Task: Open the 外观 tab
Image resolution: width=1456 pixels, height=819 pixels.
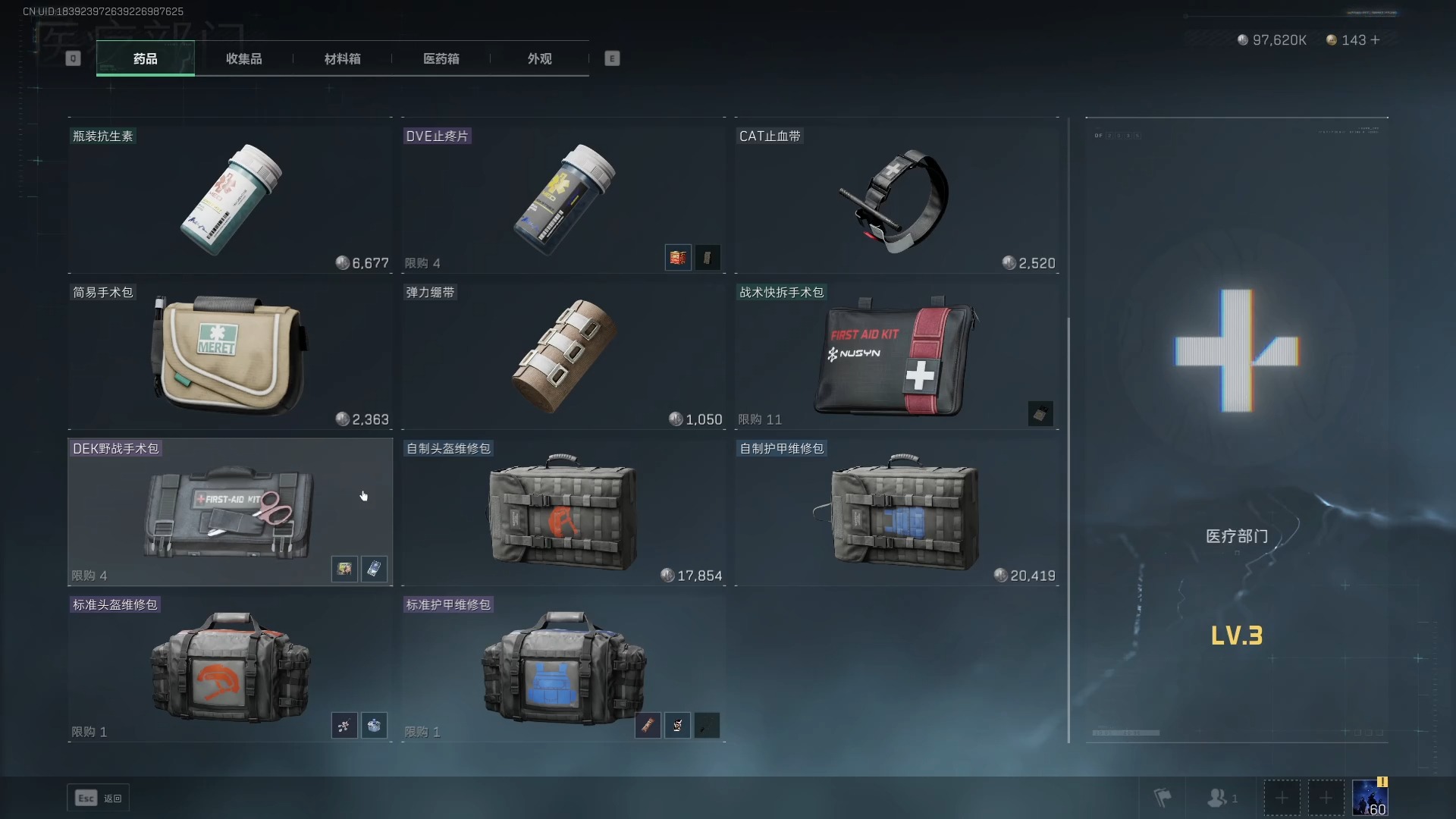Action: pos(539,58)
